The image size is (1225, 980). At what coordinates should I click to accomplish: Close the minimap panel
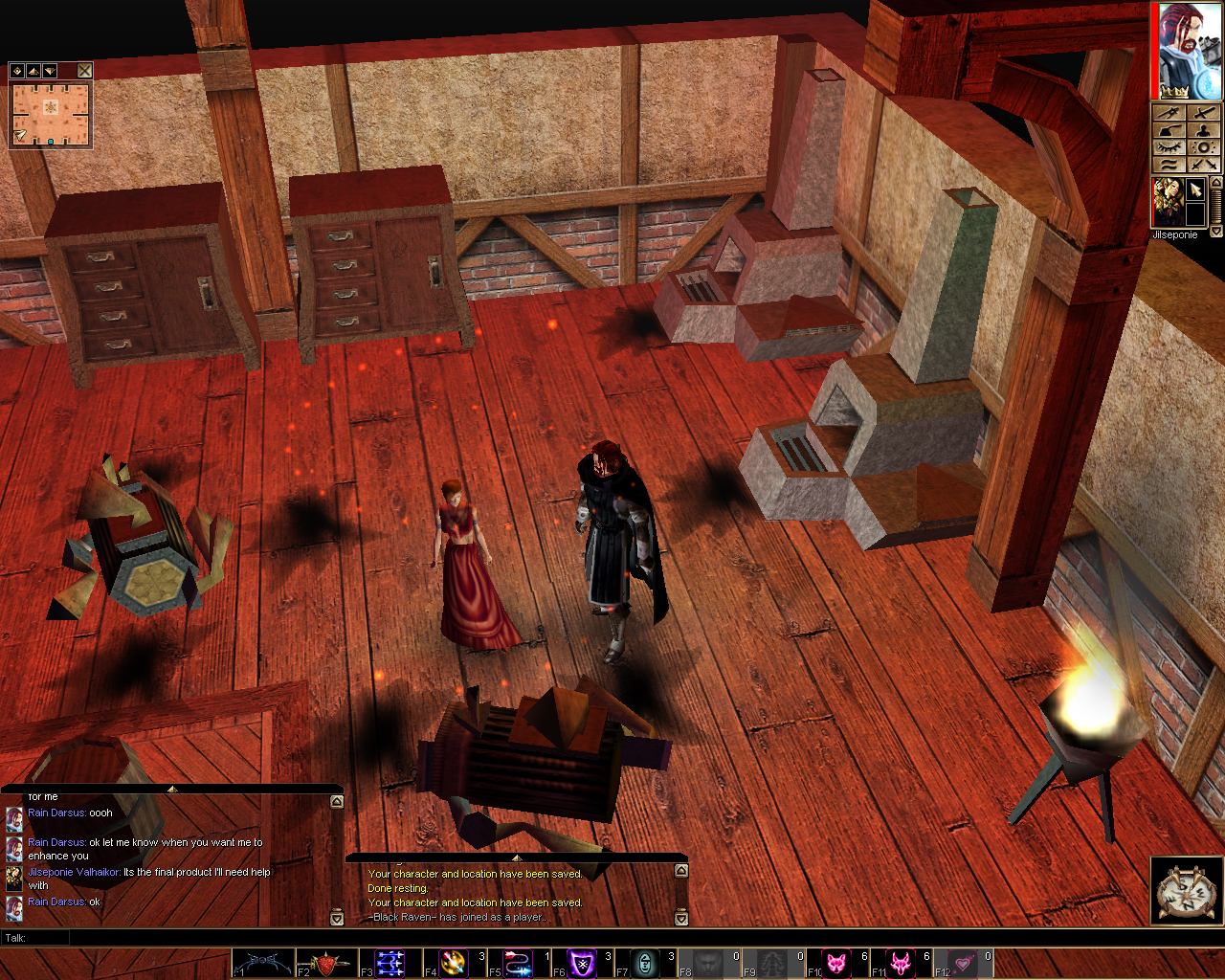click(85, 71)
